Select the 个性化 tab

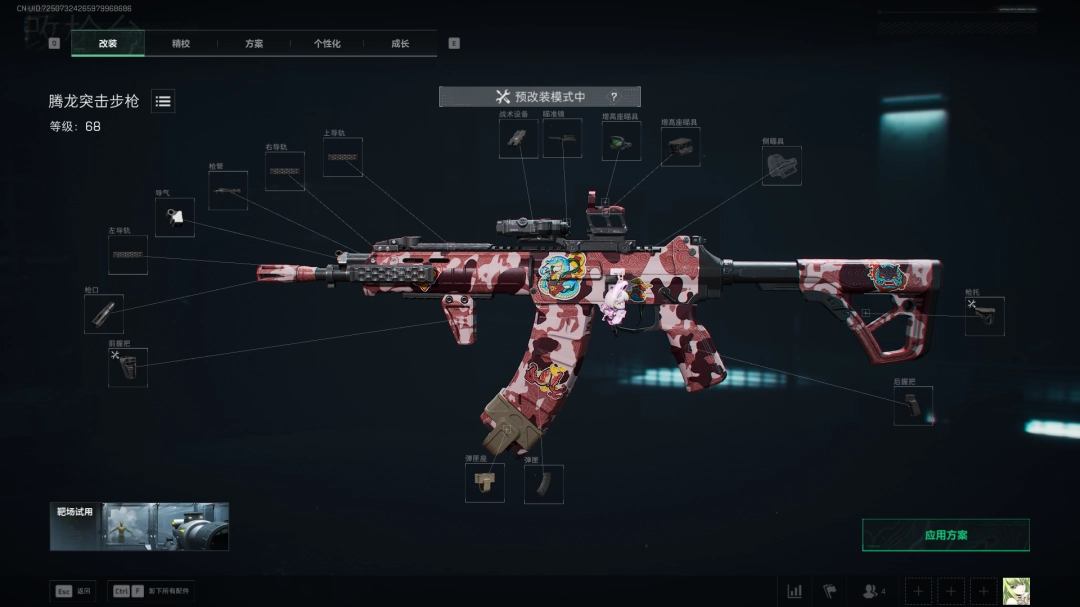coord(327,44)
